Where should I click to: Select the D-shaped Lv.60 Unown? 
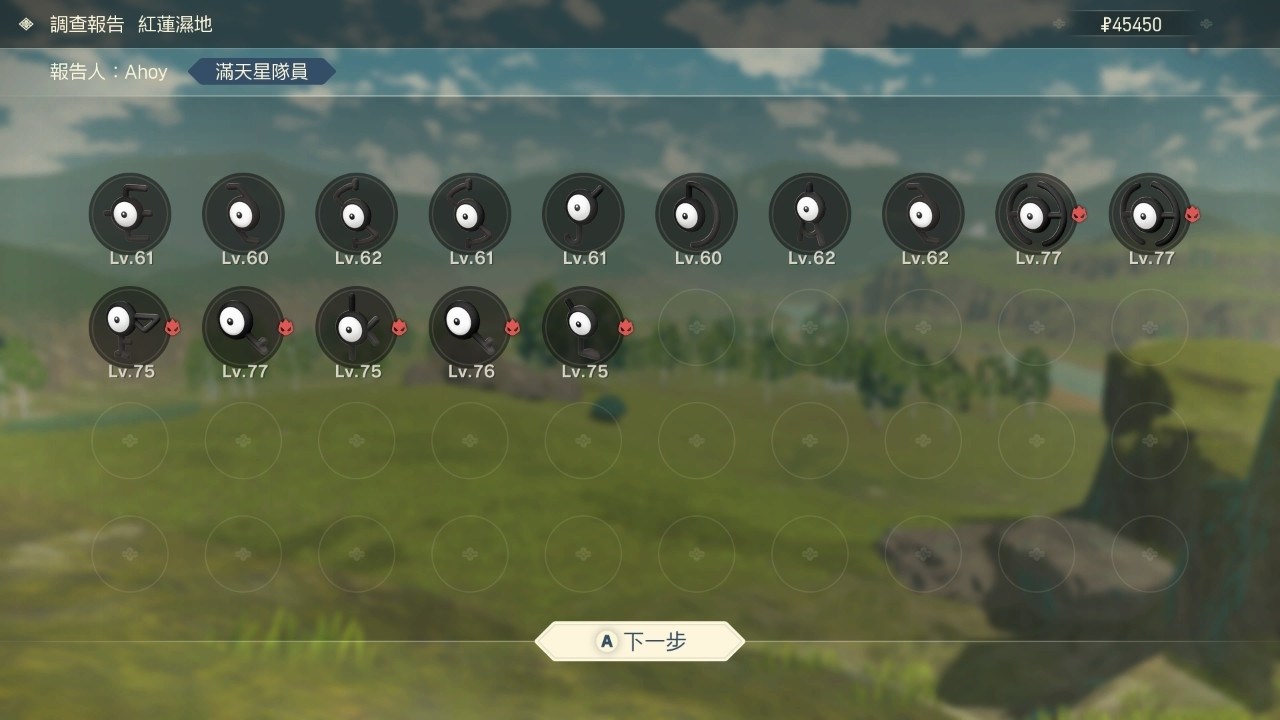coord(697,213)
